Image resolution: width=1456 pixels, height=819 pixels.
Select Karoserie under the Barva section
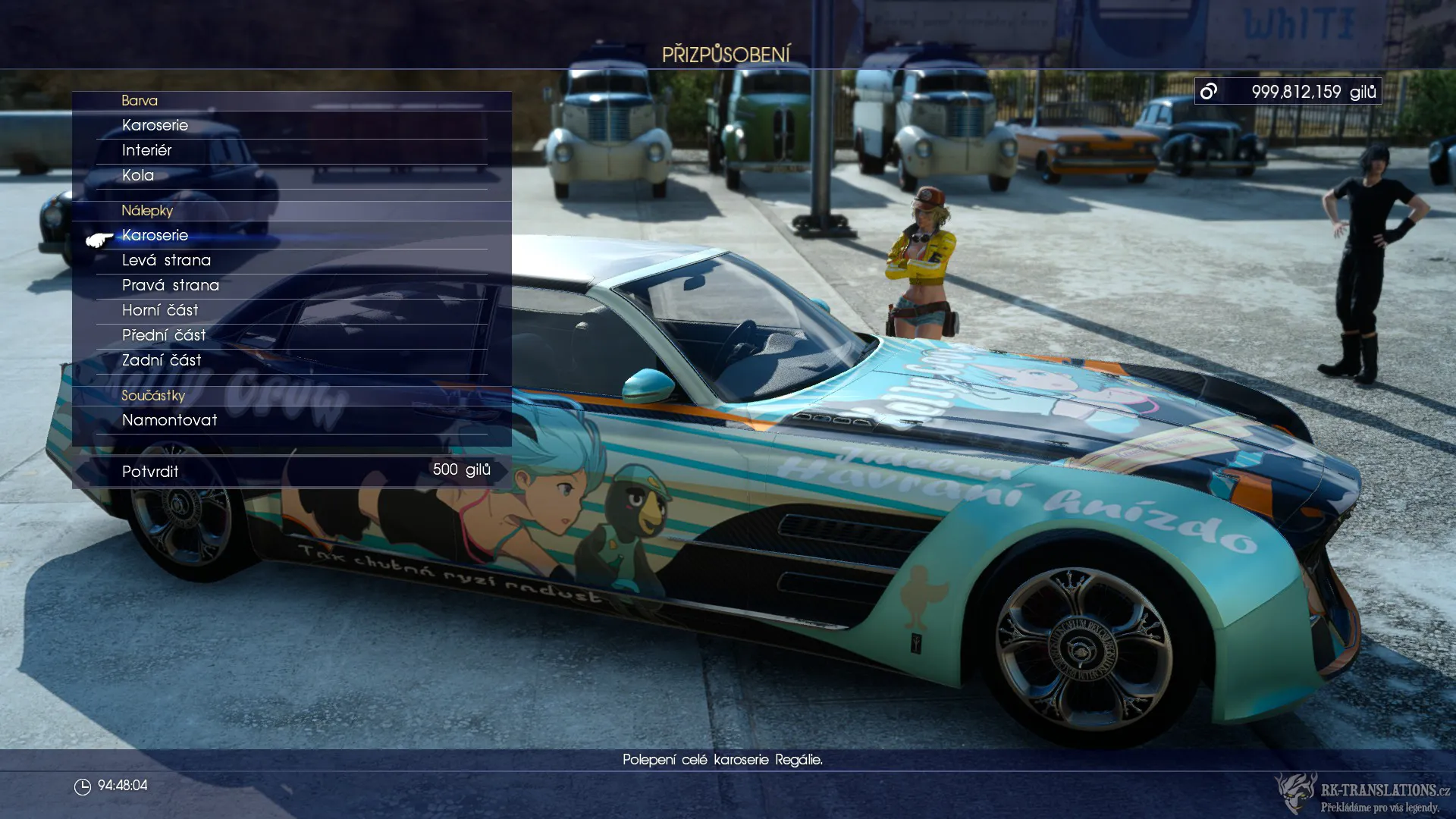155,125
